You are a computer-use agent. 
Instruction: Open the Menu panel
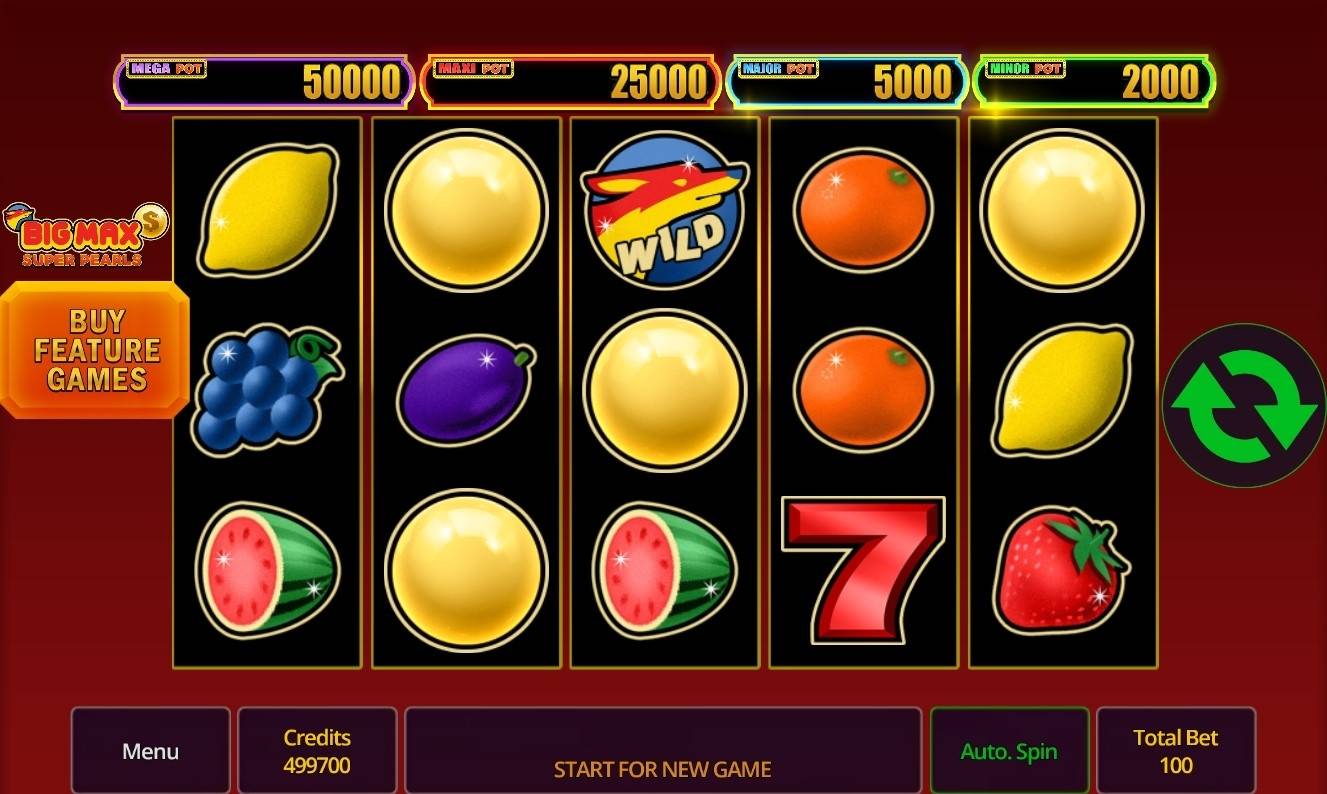[150, 750]
